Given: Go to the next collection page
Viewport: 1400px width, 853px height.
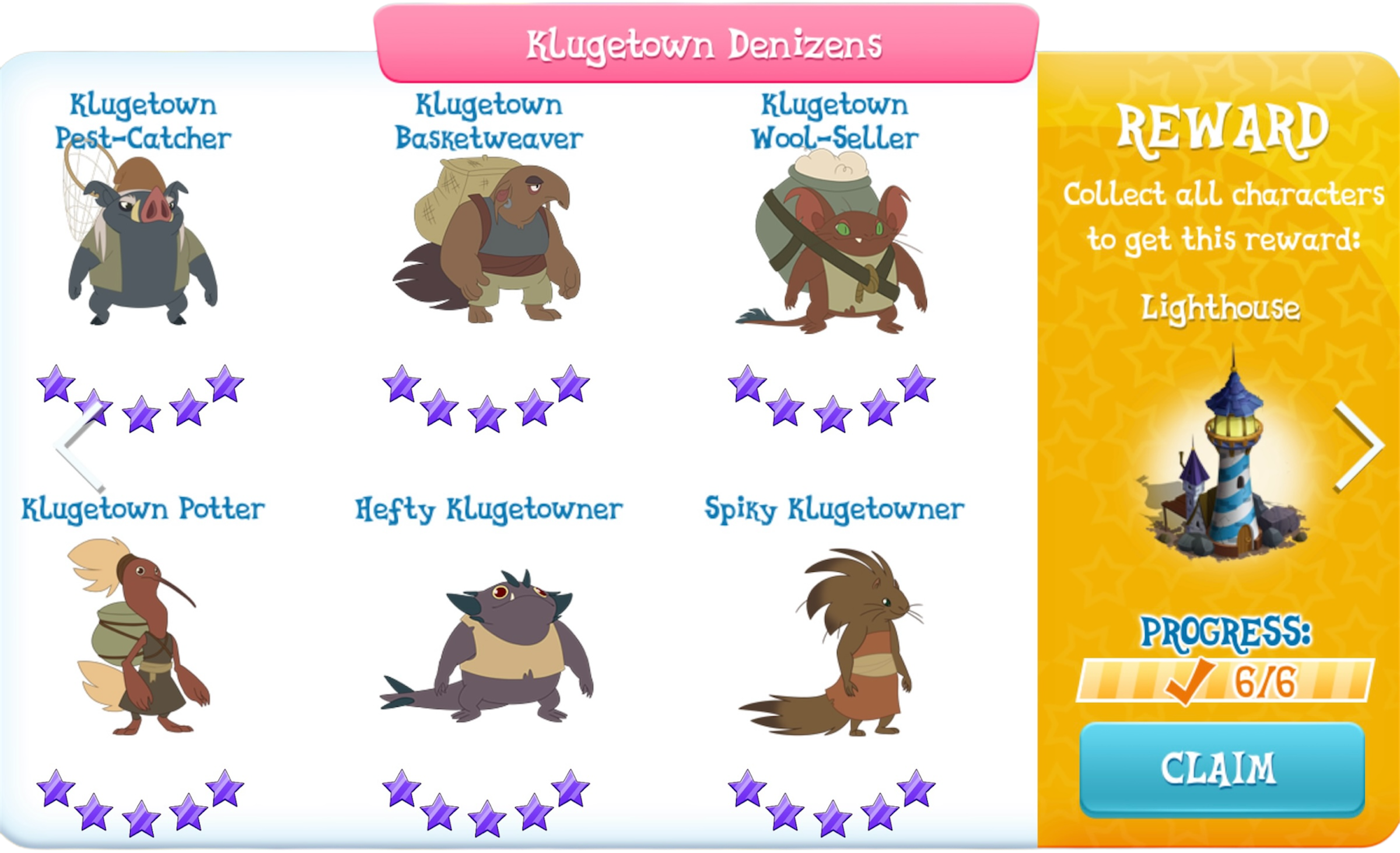Looking at the screenshot, I should point(1359,446).
